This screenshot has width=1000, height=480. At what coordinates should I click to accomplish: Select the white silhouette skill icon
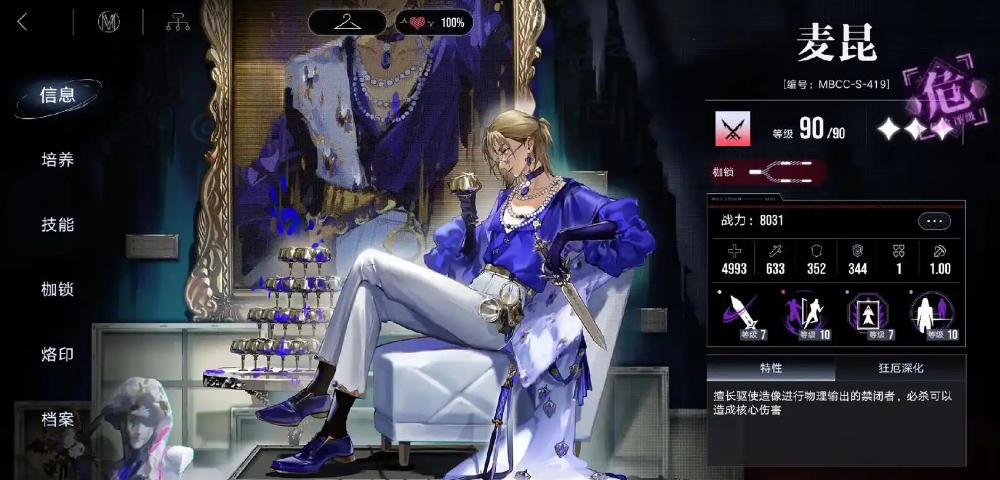[931, 313]
